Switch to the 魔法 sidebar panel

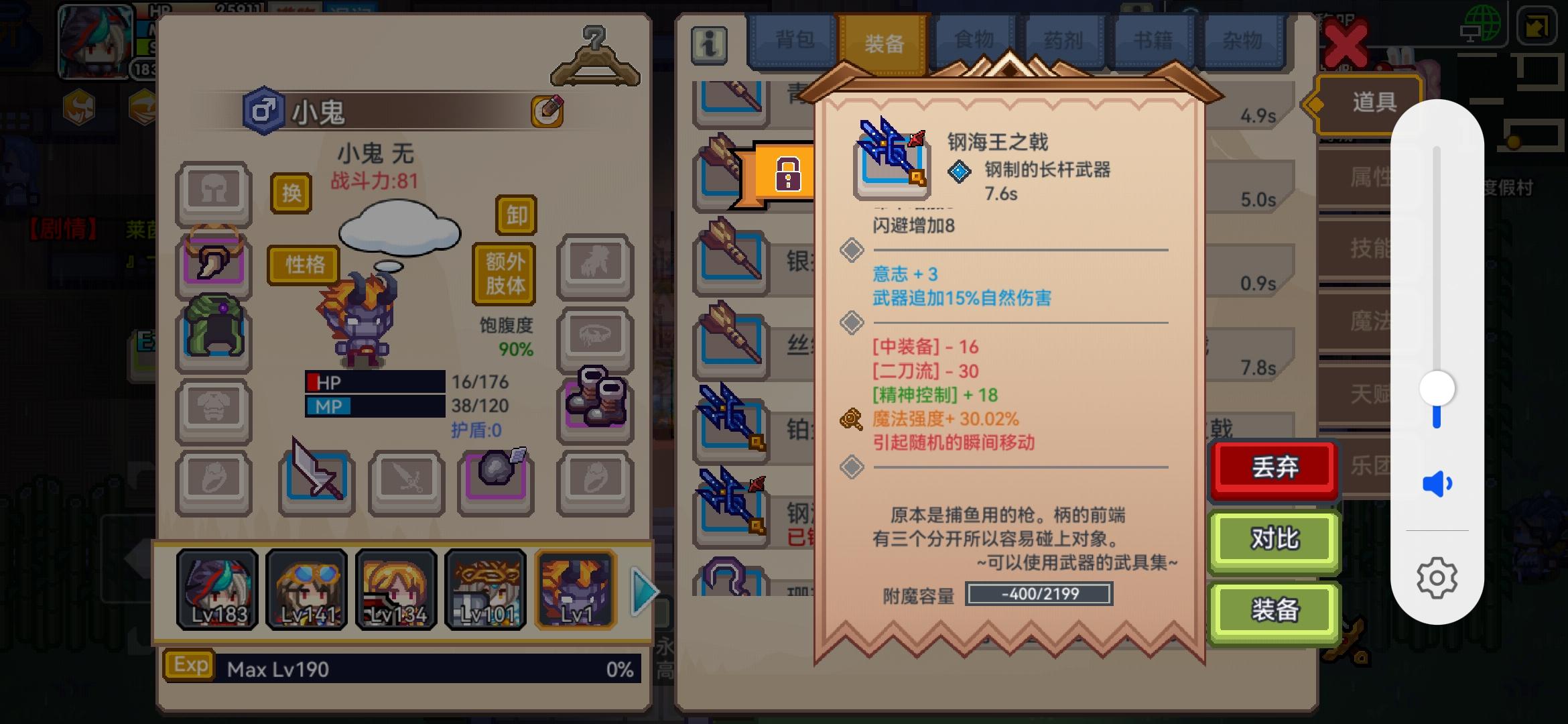[1360, 322]
